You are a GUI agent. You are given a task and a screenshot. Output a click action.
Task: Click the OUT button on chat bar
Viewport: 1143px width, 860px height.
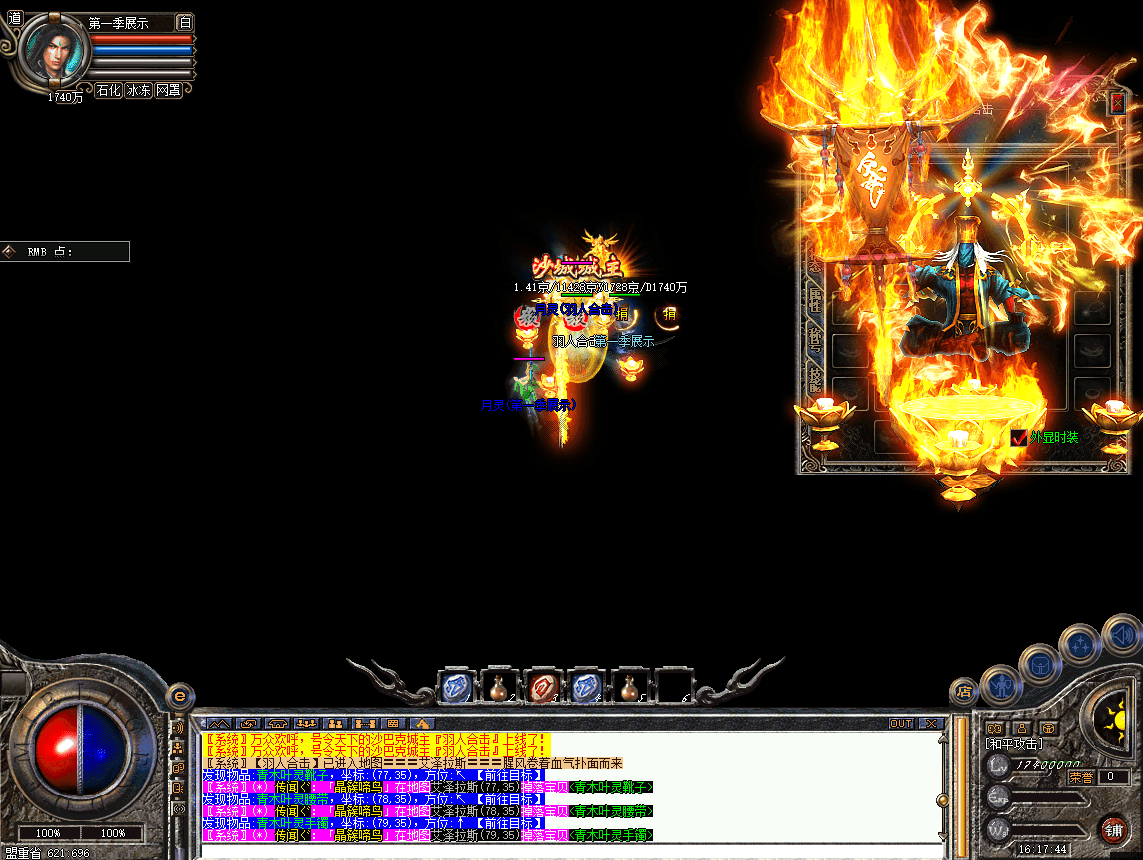pos(901,723)
